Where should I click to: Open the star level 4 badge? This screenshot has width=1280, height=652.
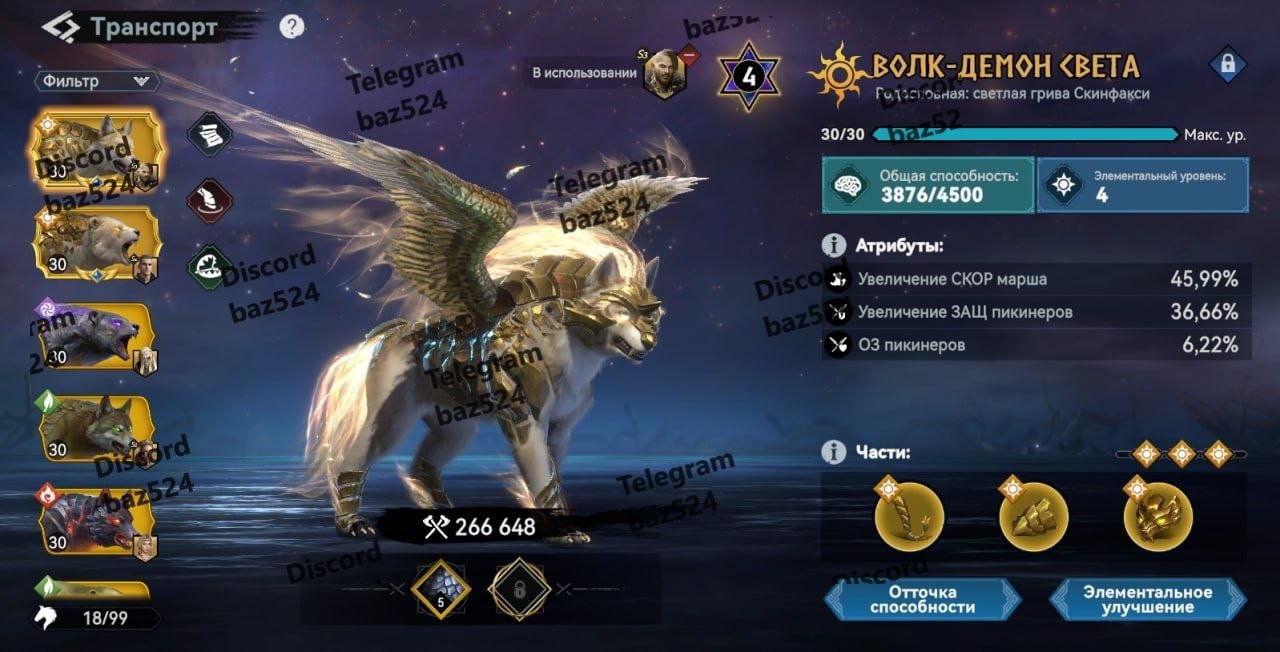click(747, 75)
